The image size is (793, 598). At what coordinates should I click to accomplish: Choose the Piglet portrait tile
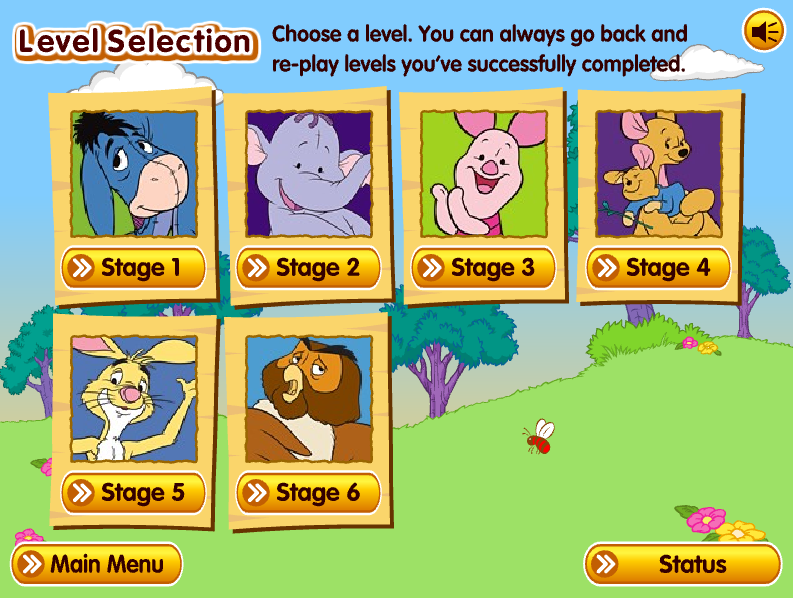click(x=483, y=172)
